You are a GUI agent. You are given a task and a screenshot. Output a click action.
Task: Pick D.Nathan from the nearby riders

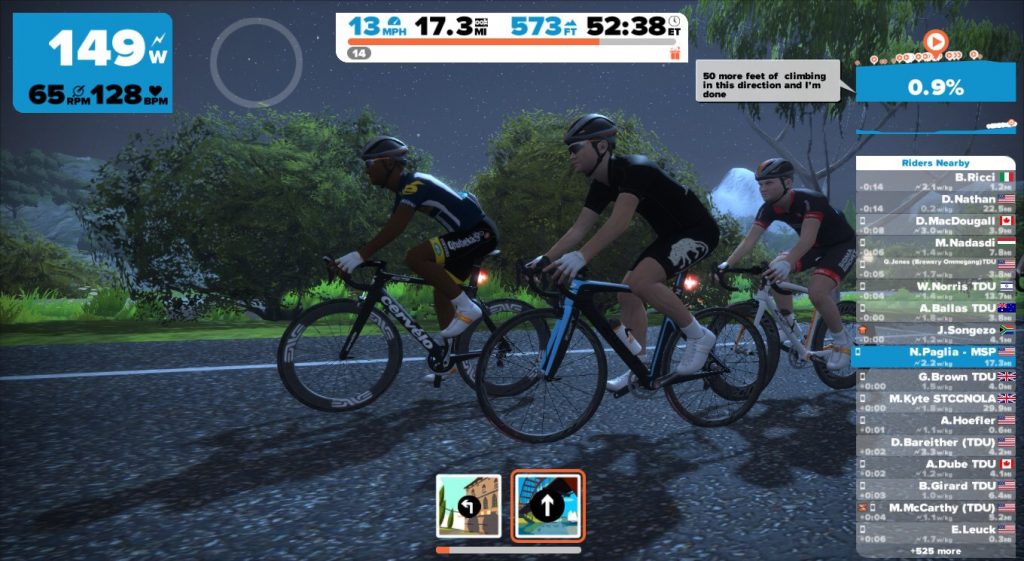[x=936, y=203]
